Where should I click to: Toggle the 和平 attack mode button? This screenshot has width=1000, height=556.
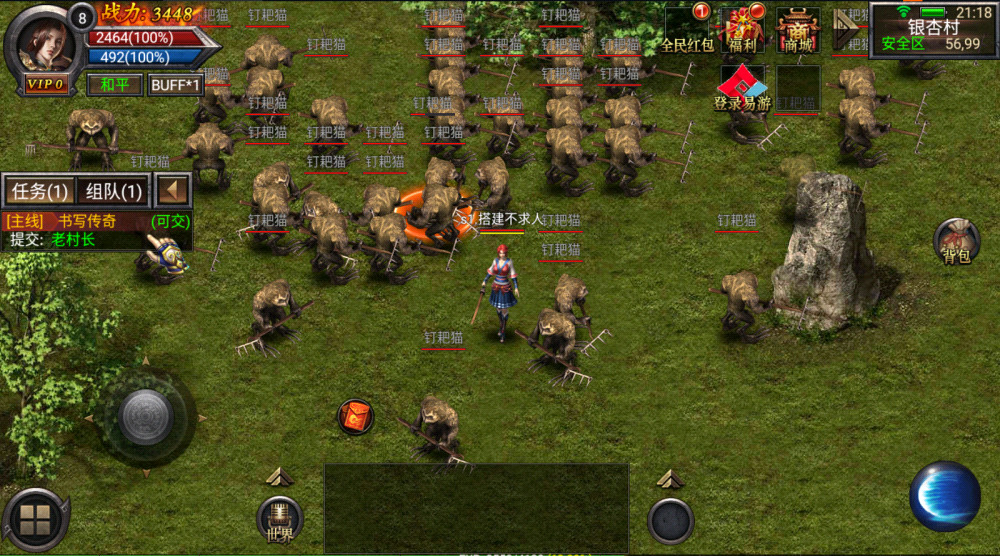tap(115, 85)
